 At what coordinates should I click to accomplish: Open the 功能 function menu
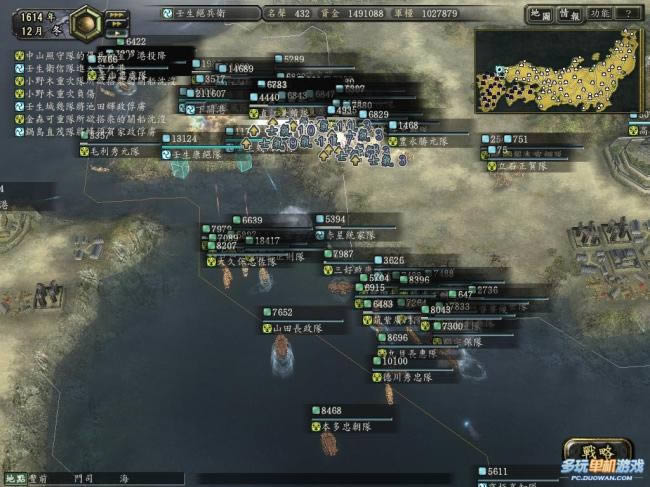[x=599, y=14]
